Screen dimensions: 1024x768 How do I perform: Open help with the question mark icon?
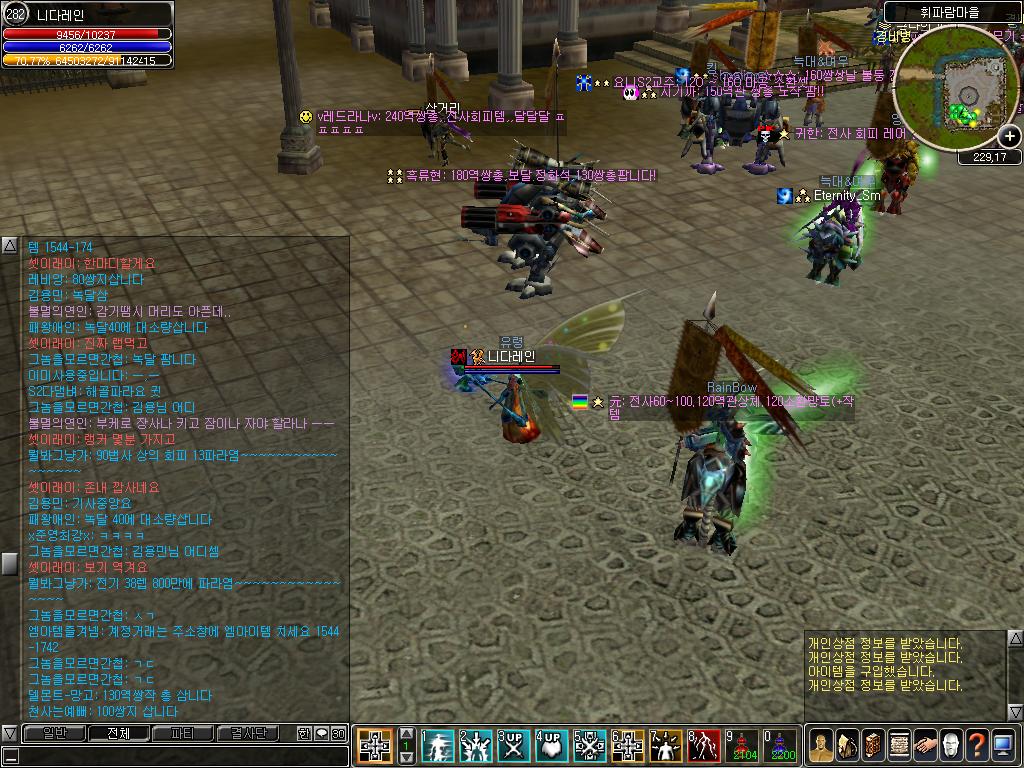click(977, 745)
